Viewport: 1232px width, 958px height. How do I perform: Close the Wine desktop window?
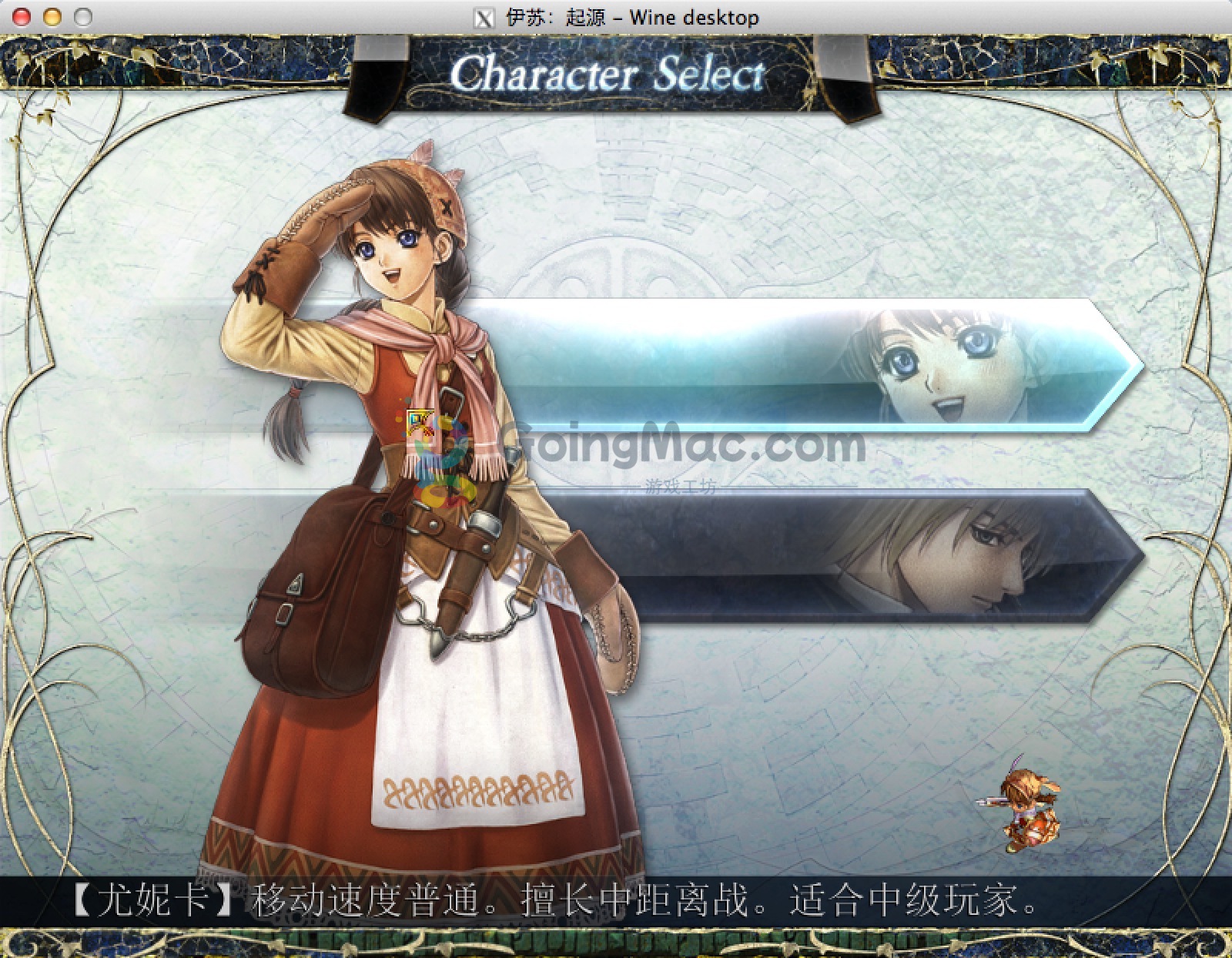22,17
